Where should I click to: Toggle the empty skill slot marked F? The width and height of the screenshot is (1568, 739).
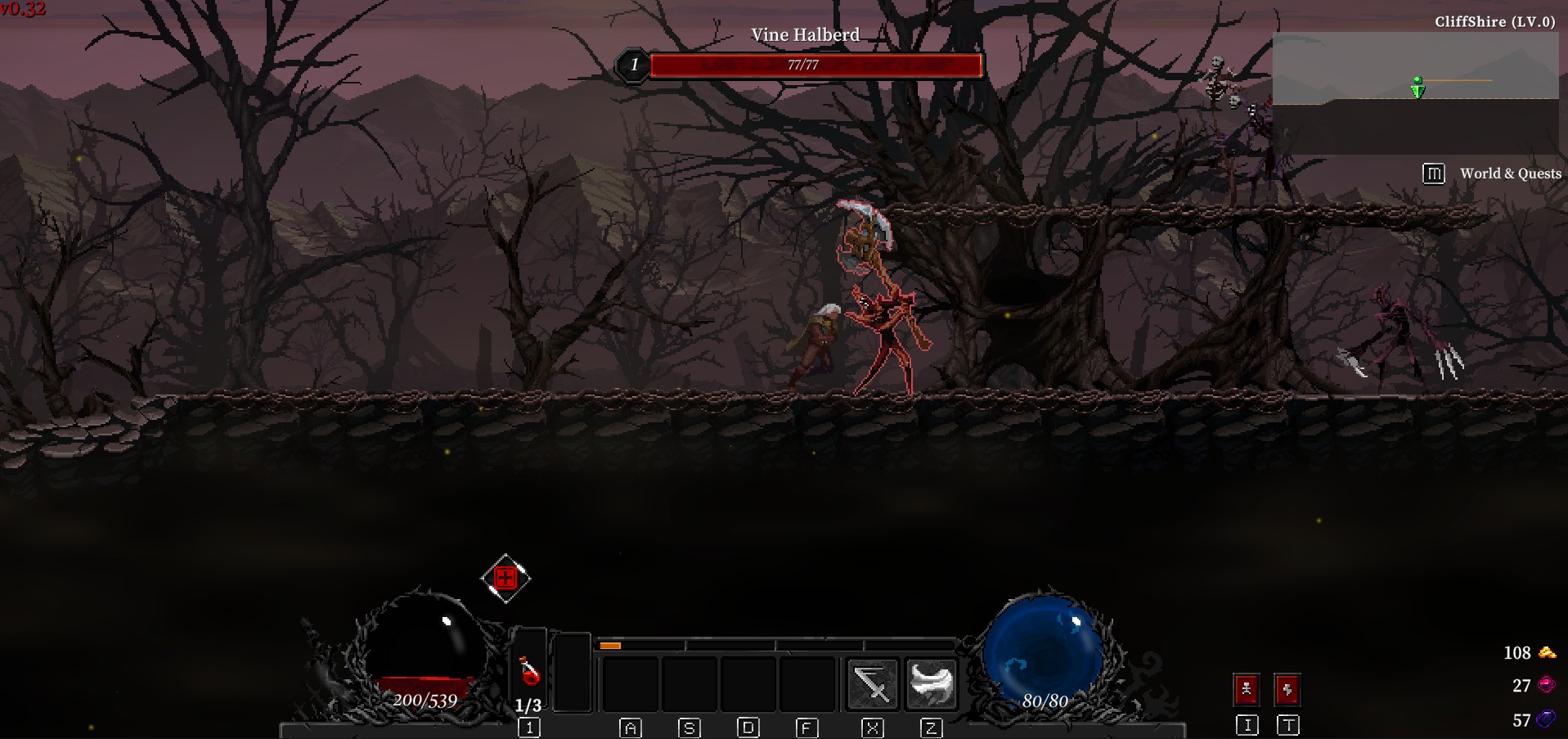[x=807, y=683]
